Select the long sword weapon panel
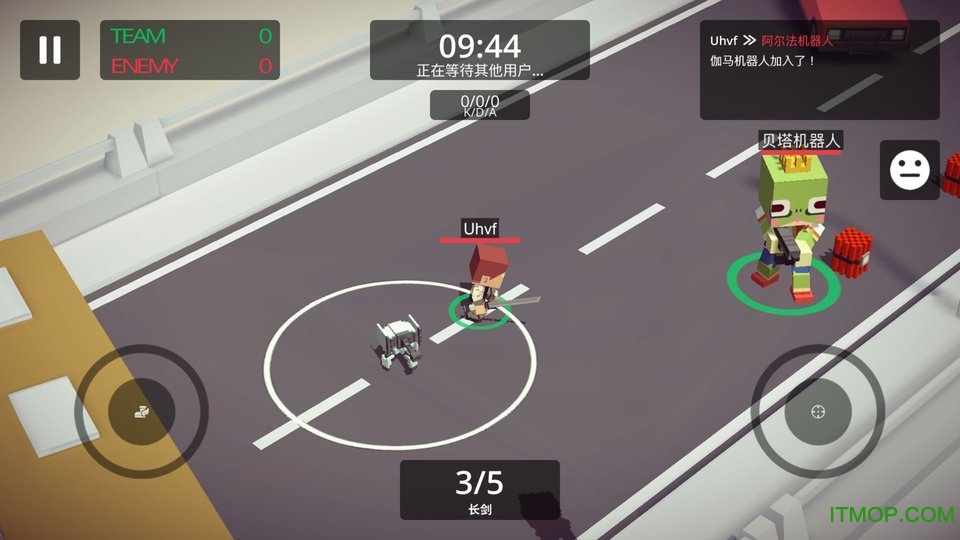Image resolution: width=960 pixels, height=540 pixels. tap(479, 490)
